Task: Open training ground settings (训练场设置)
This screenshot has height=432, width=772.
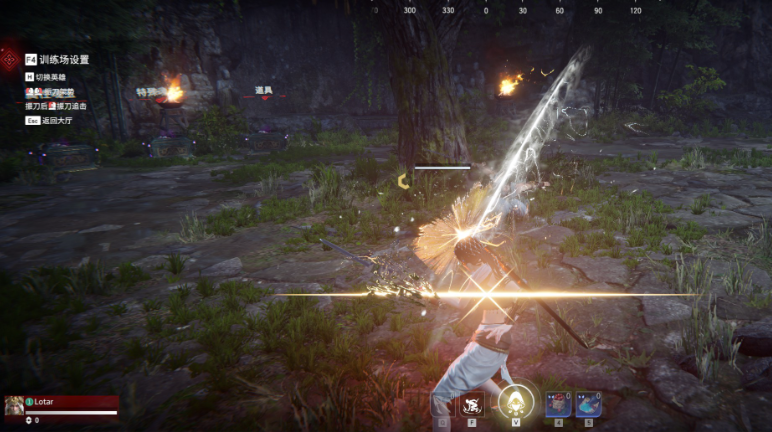Action: pyautogui.click(x=62, y=59)
